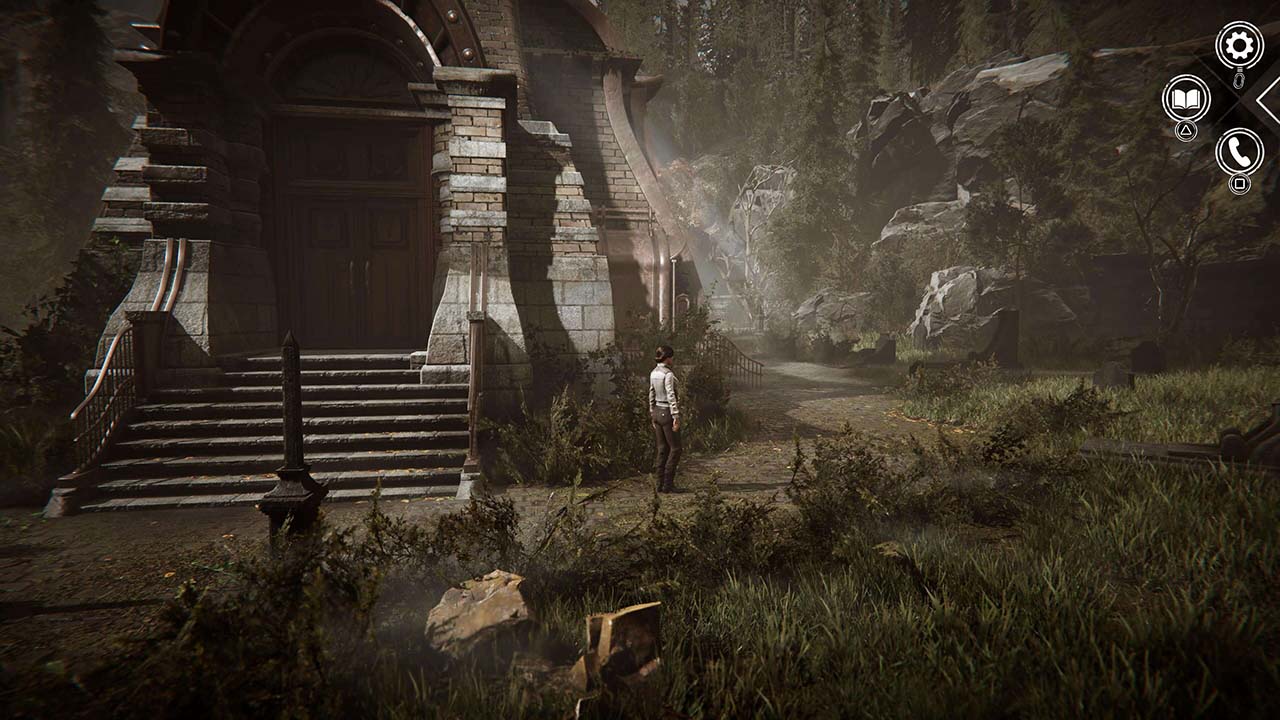1280x720 pixels.
Task: Select the dark lamp post near the stairs
Action: 288,420
